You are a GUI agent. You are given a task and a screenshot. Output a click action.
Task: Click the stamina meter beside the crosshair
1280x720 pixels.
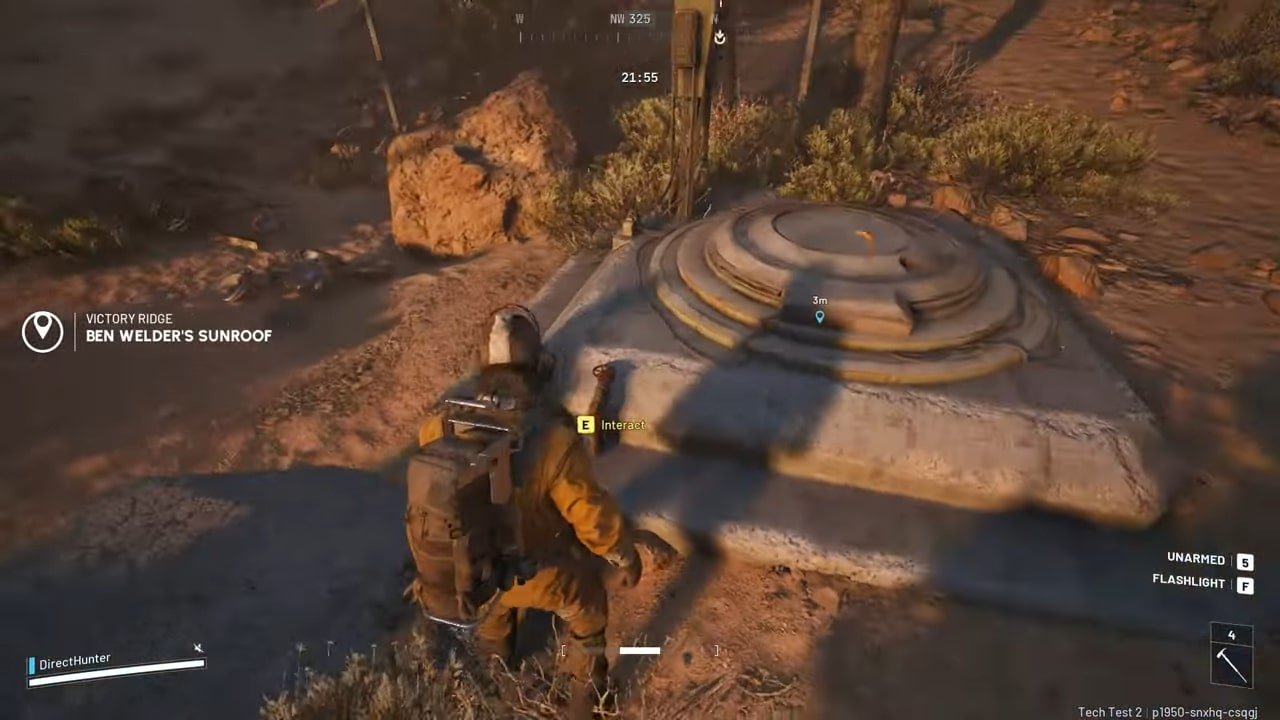click(x=638, y=650)
